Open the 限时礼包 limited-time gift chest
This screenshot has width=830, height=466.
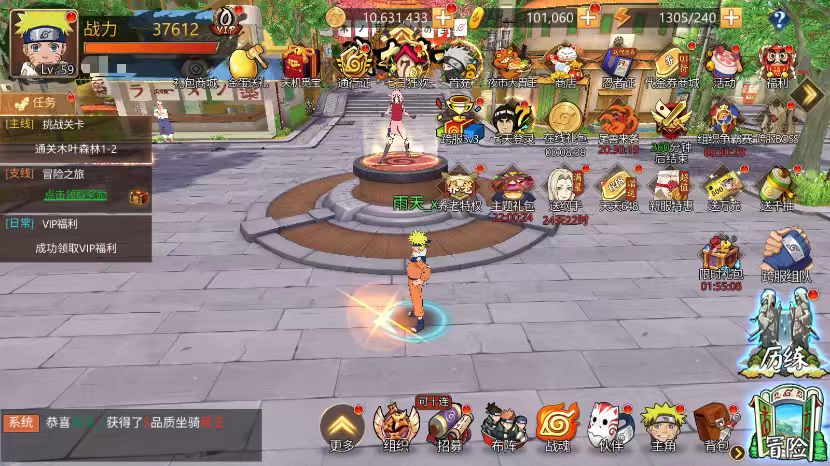pos(720,260)
